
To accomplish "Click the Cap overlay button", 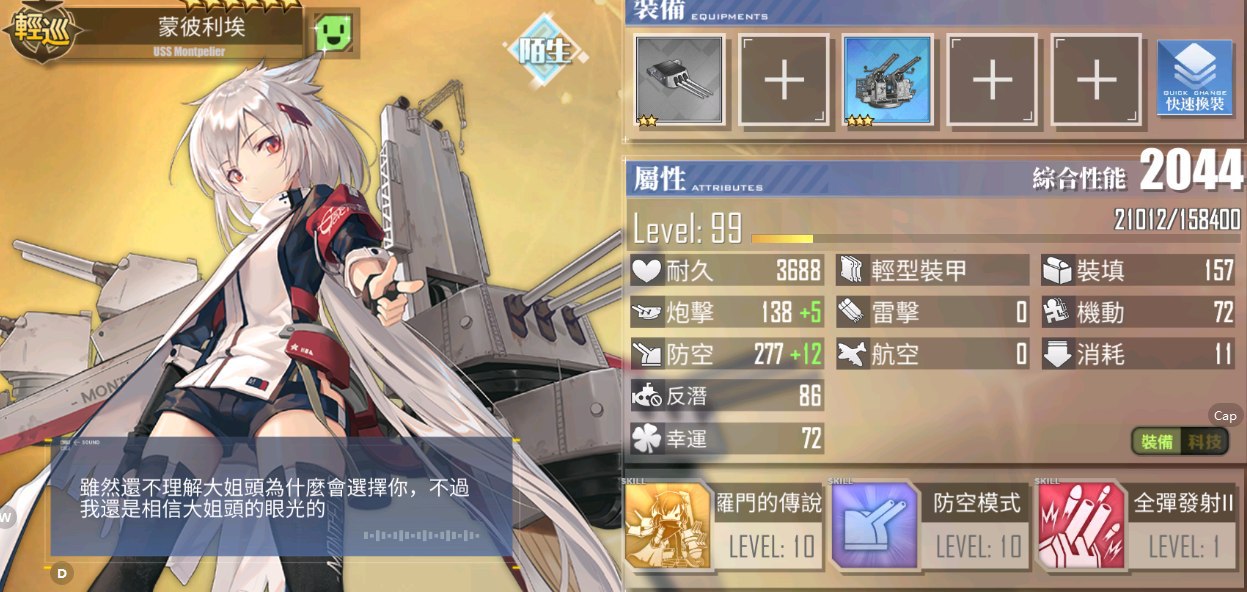I will click(x=1225, y=416).
